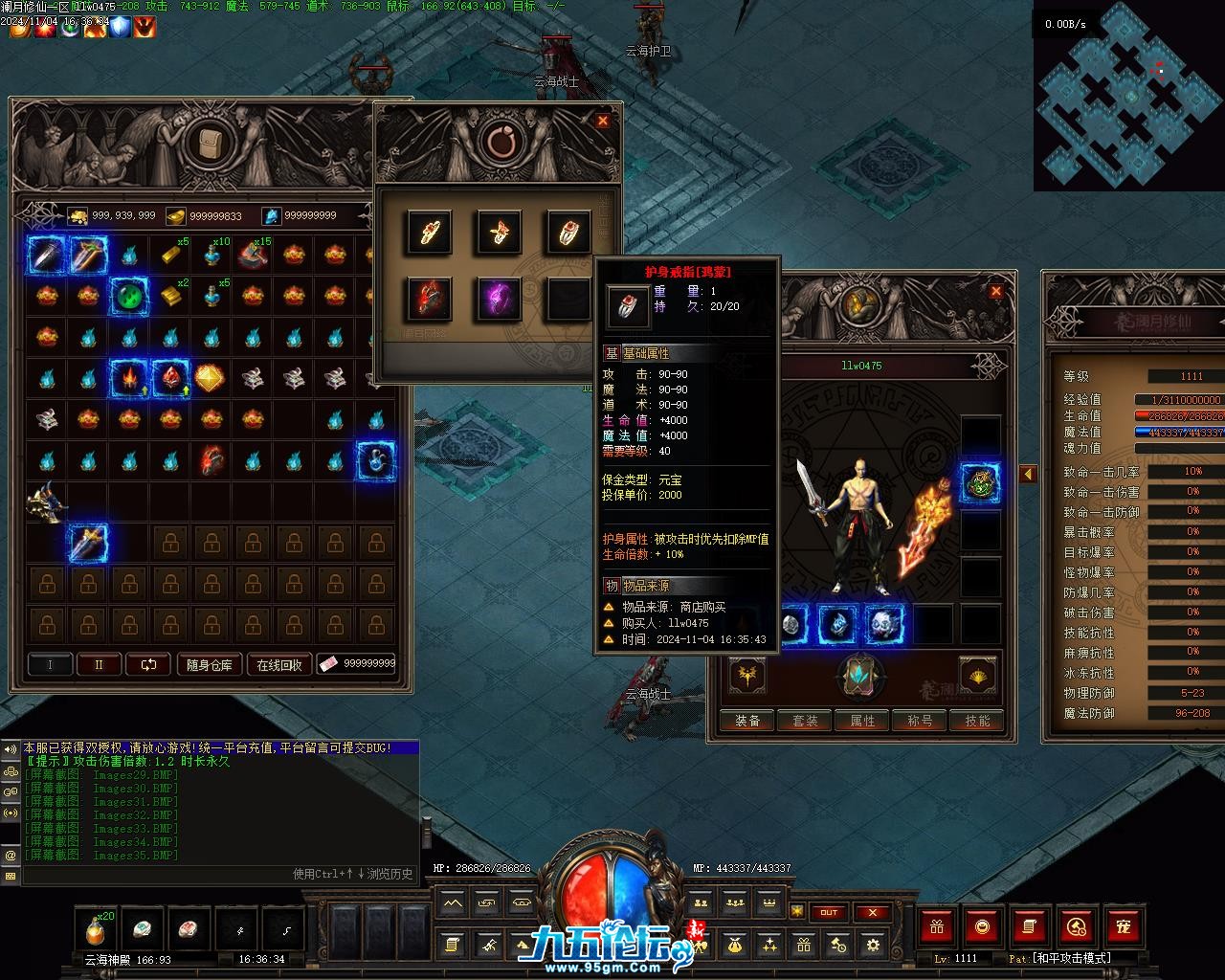Image resolution: width=1225 pixels, height=980 pixels.
Task: Use the orange potion in the hotbar
Action: (95, 928)
